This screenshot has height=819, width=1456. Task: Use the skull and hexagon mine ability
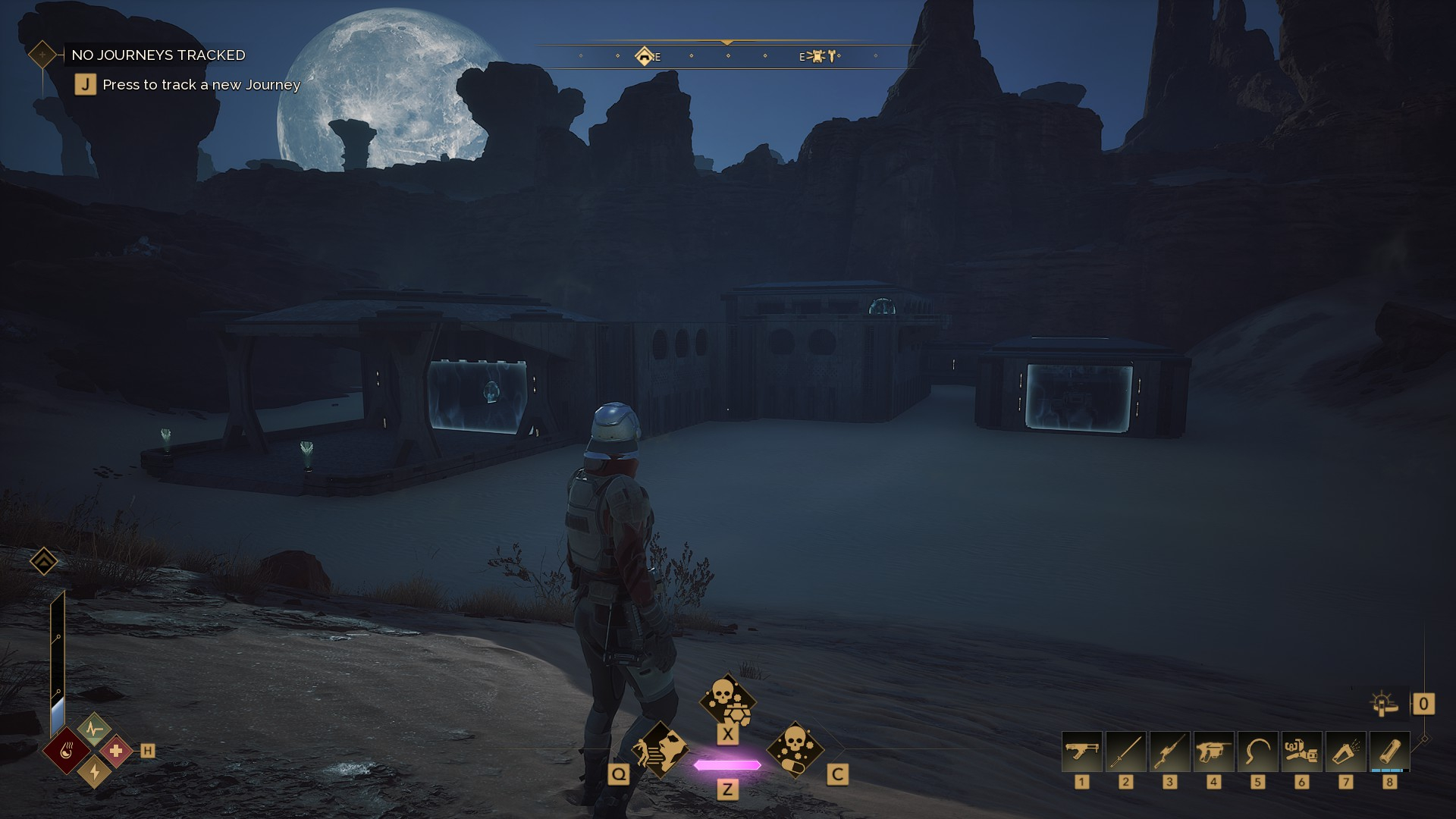point(727,701)
